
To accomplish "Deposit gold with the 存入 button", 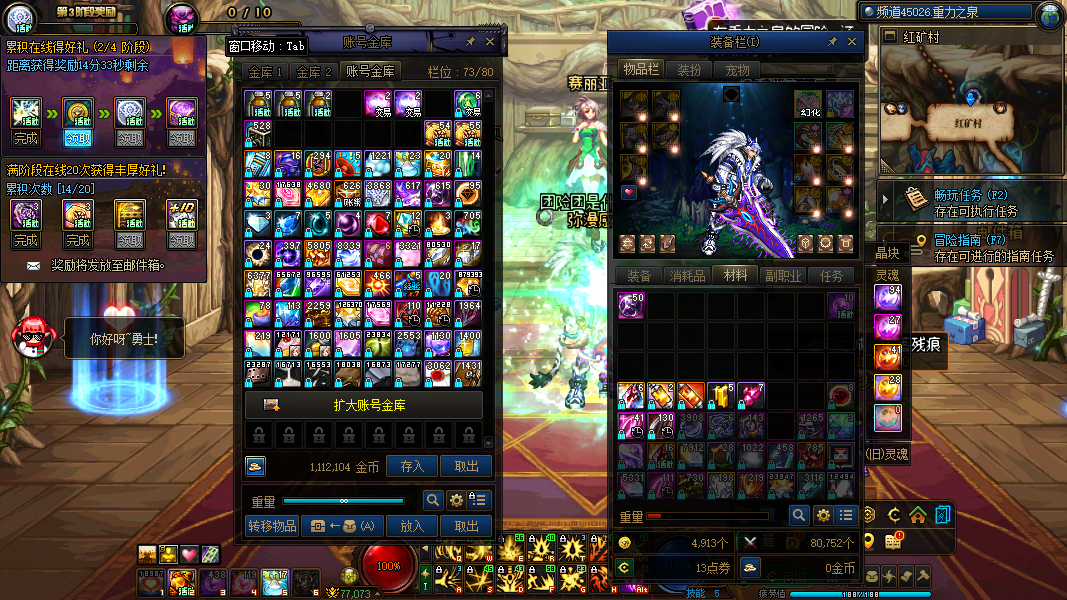I will pos(412,466).
